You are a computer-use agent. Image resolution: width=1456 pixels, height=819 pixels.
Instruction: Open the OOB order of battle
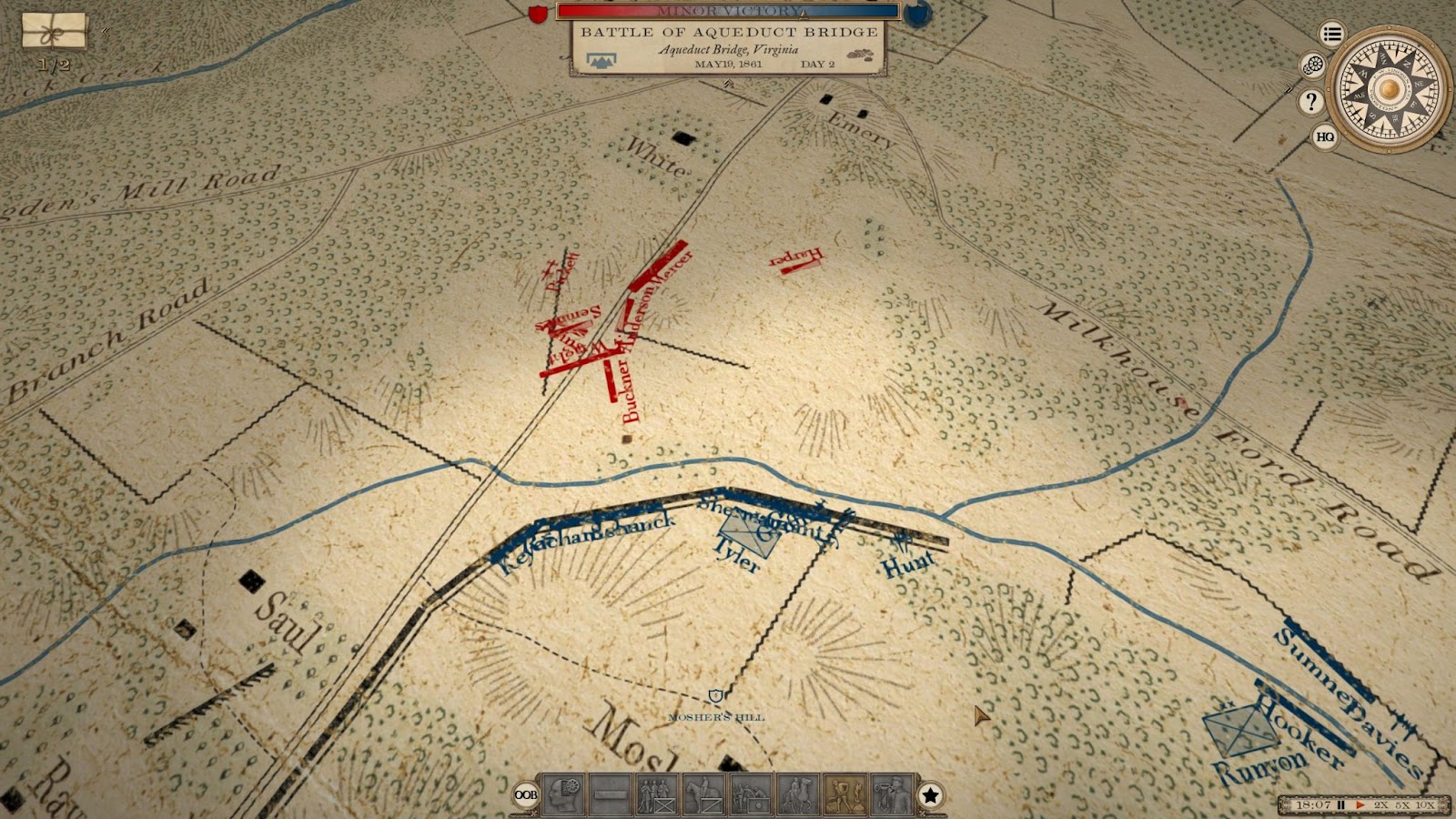point(526,794)
